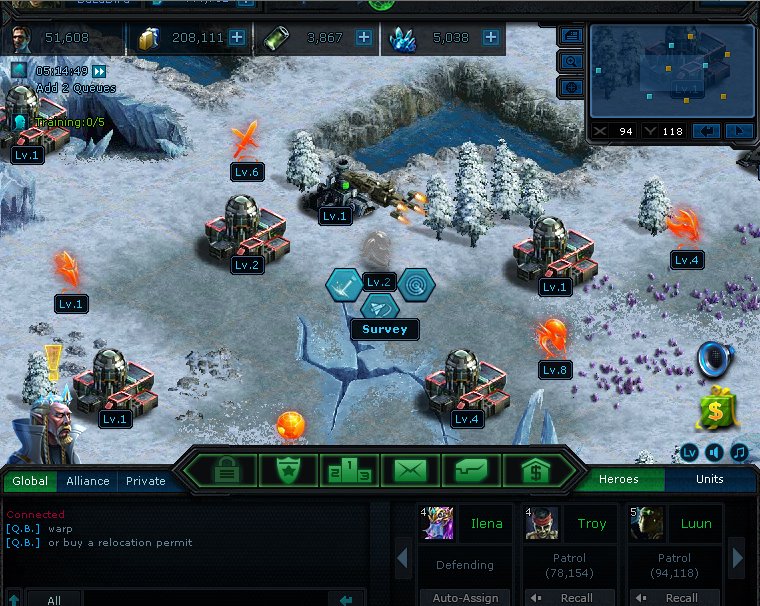Speed up the queue timer with fast-forward

tap(99, 71)
